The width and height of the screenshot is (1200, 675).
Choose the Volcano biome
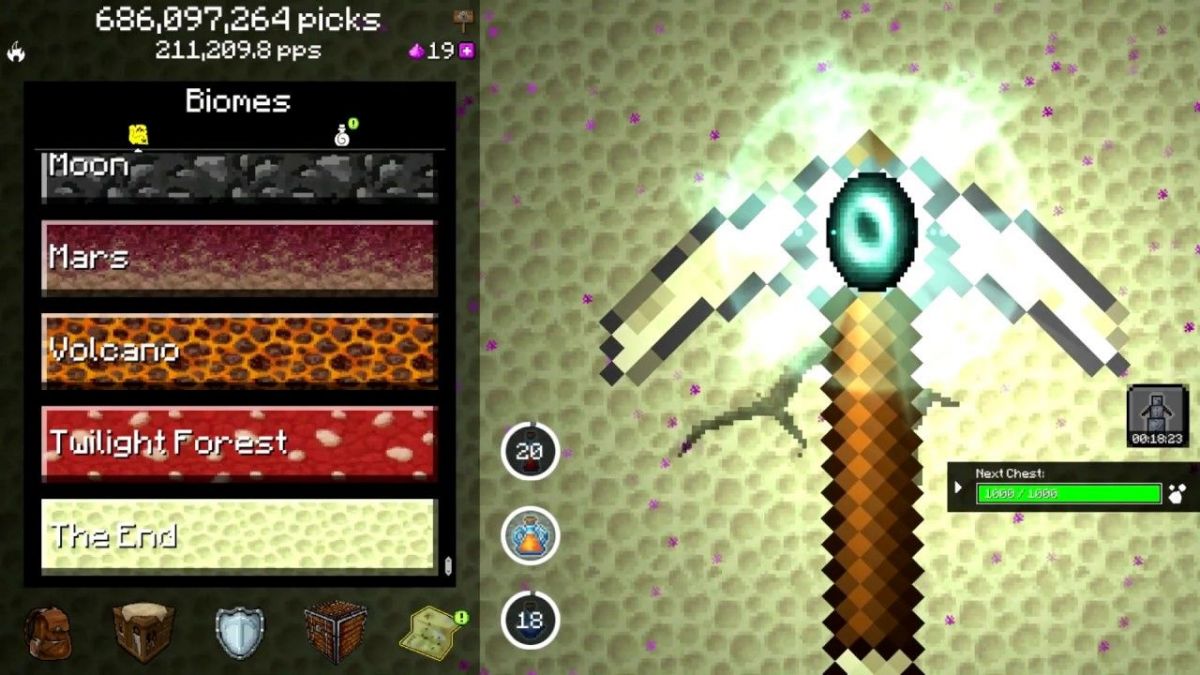click(x=238, y=350)
